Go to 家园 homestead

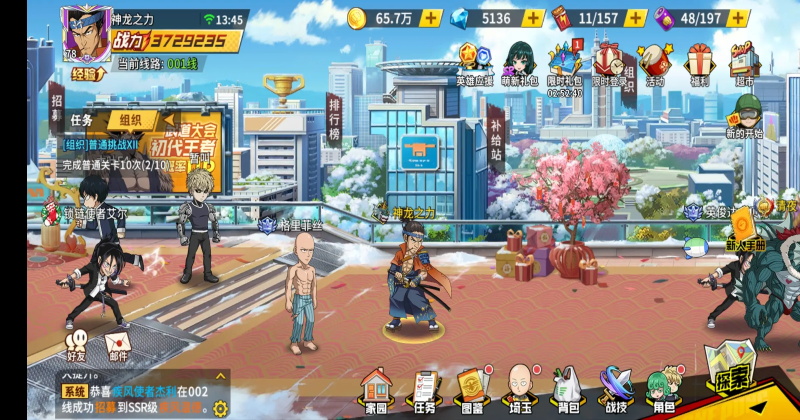point(376,388)
